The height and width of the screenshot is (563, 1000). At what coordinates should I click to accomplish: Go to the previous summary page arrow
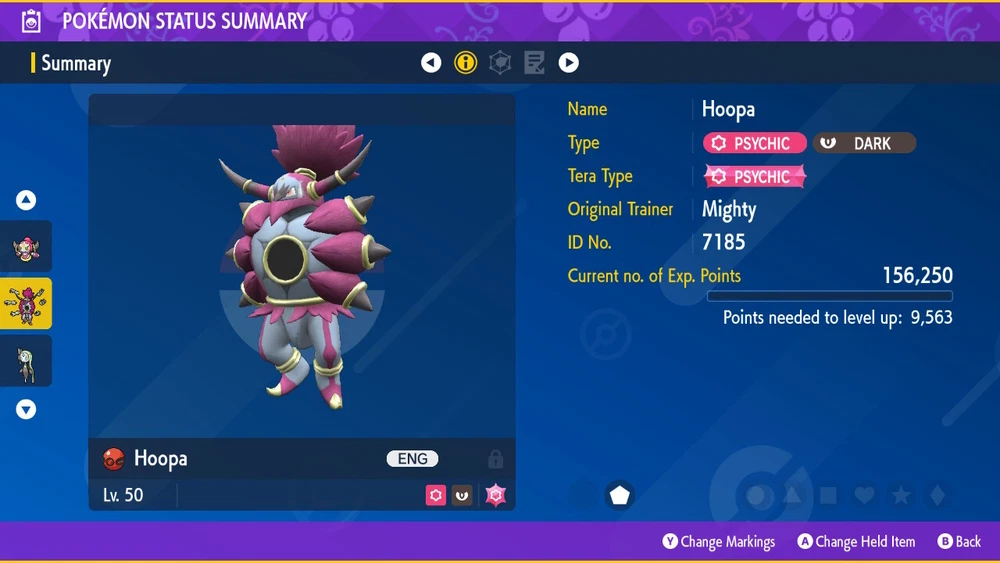click(x=431, y=63)
